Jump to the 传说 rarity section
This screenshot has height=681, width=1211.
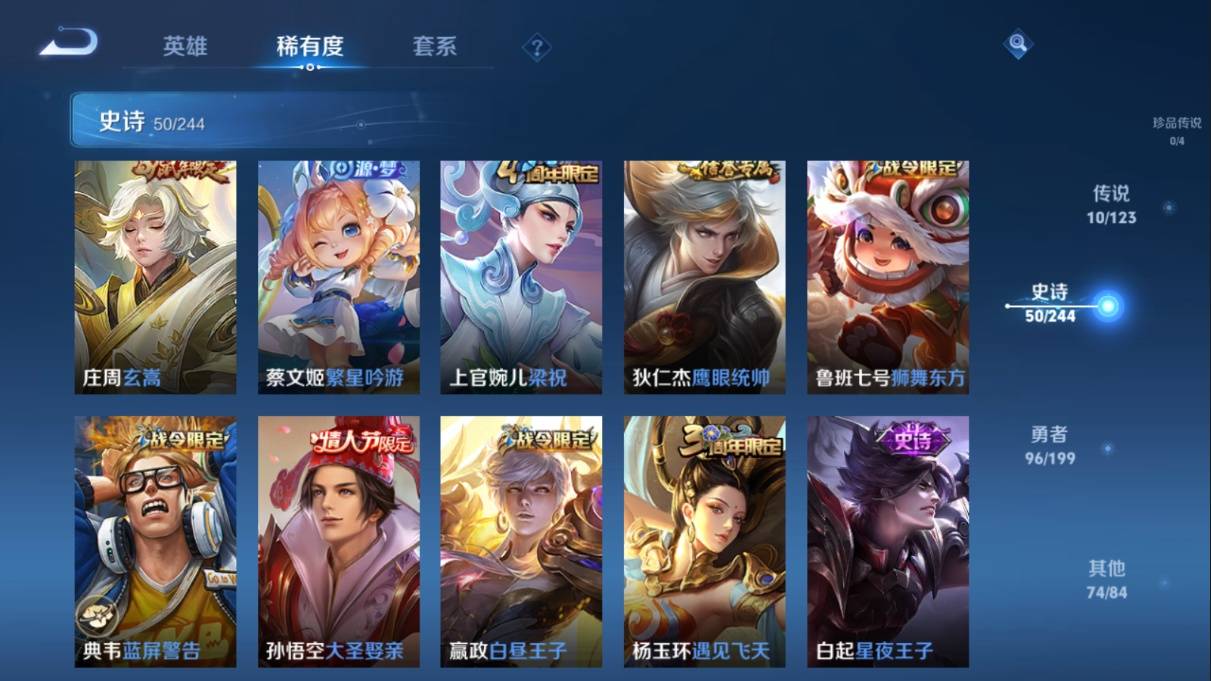(1111, 203)
